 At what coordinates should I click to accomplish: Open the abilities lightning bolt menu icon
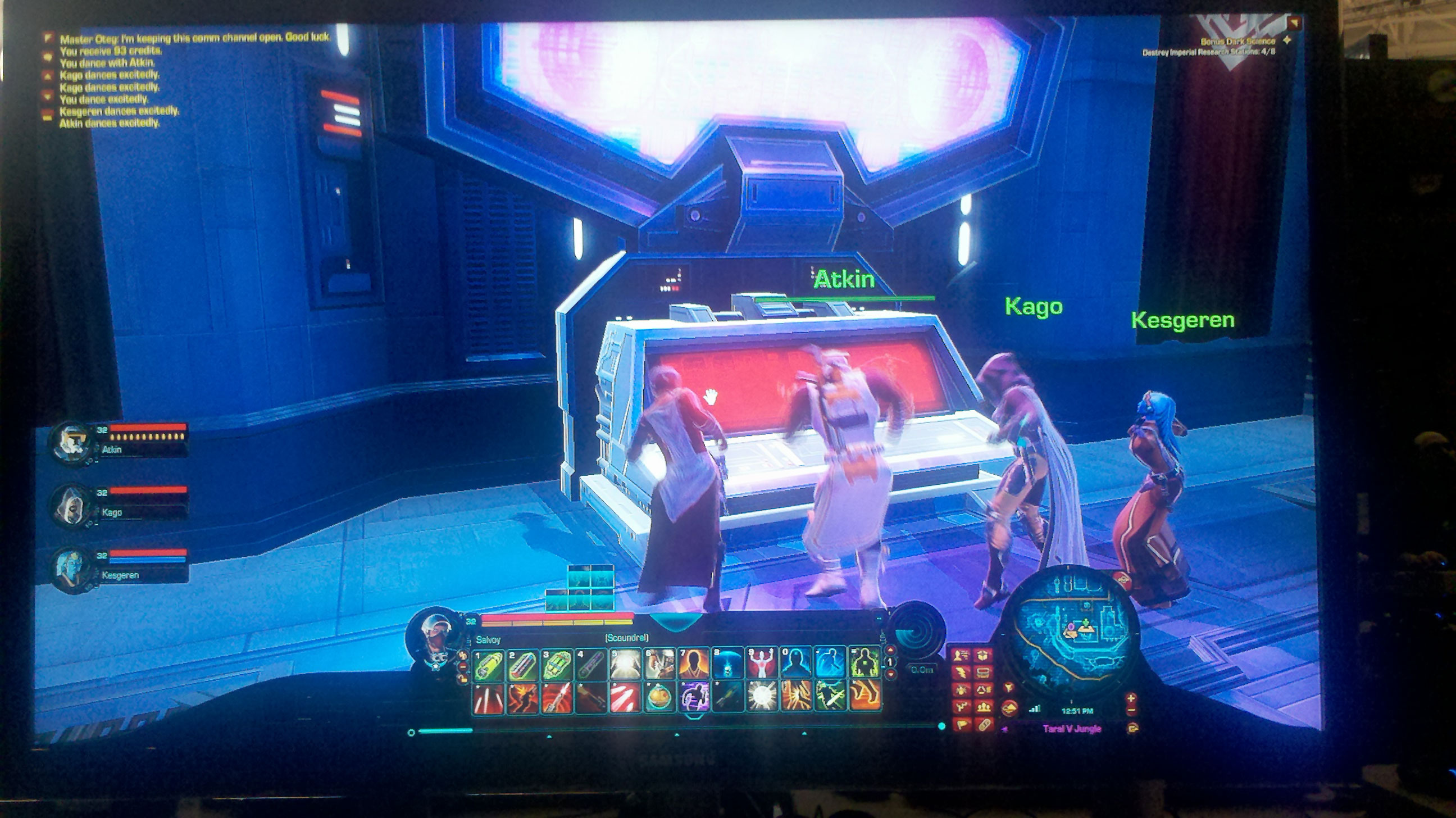tap(962, 672)
